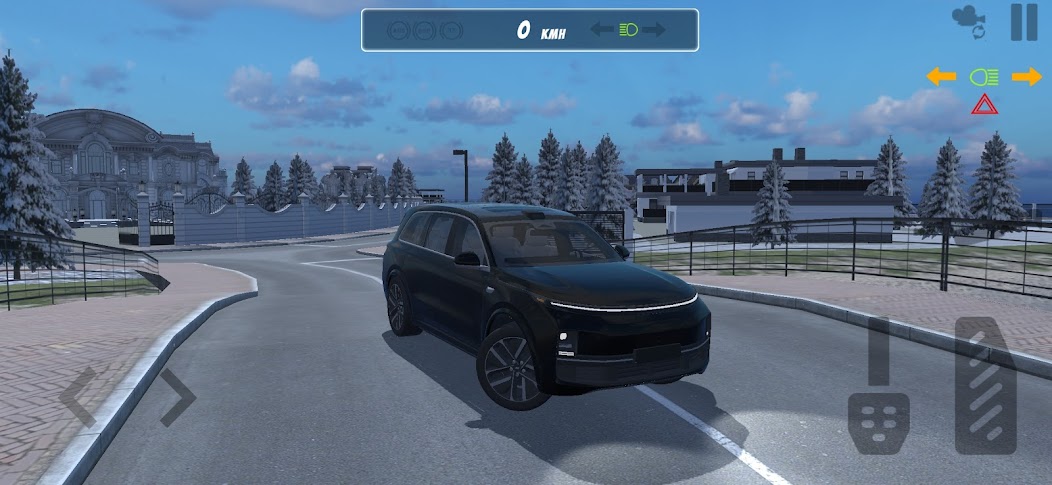Viewport: 1052px width, 485px height.
Task: Tap the gas accelerator pedal
Action: 985,385
